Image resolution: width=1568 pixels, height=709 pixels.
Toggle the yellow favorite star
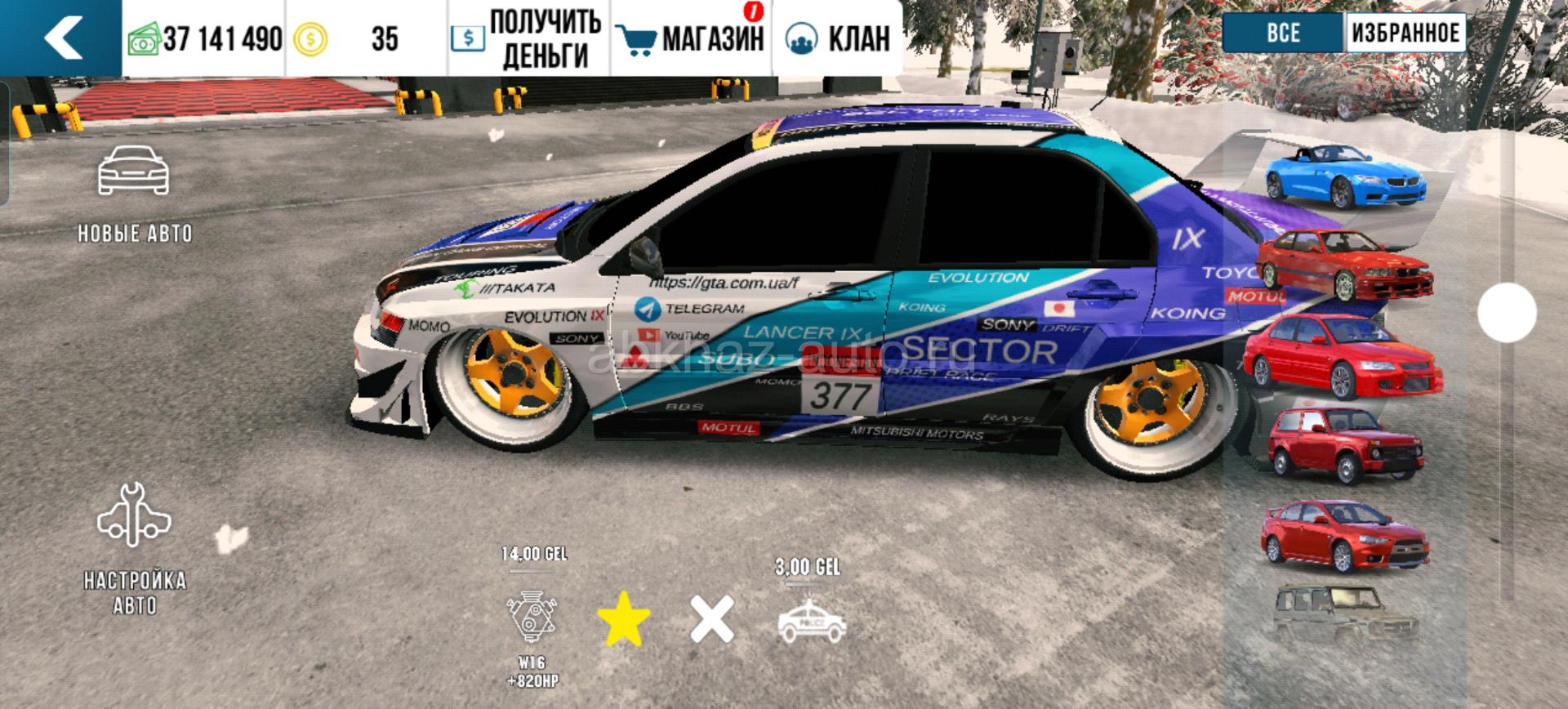tap(624, 619)
